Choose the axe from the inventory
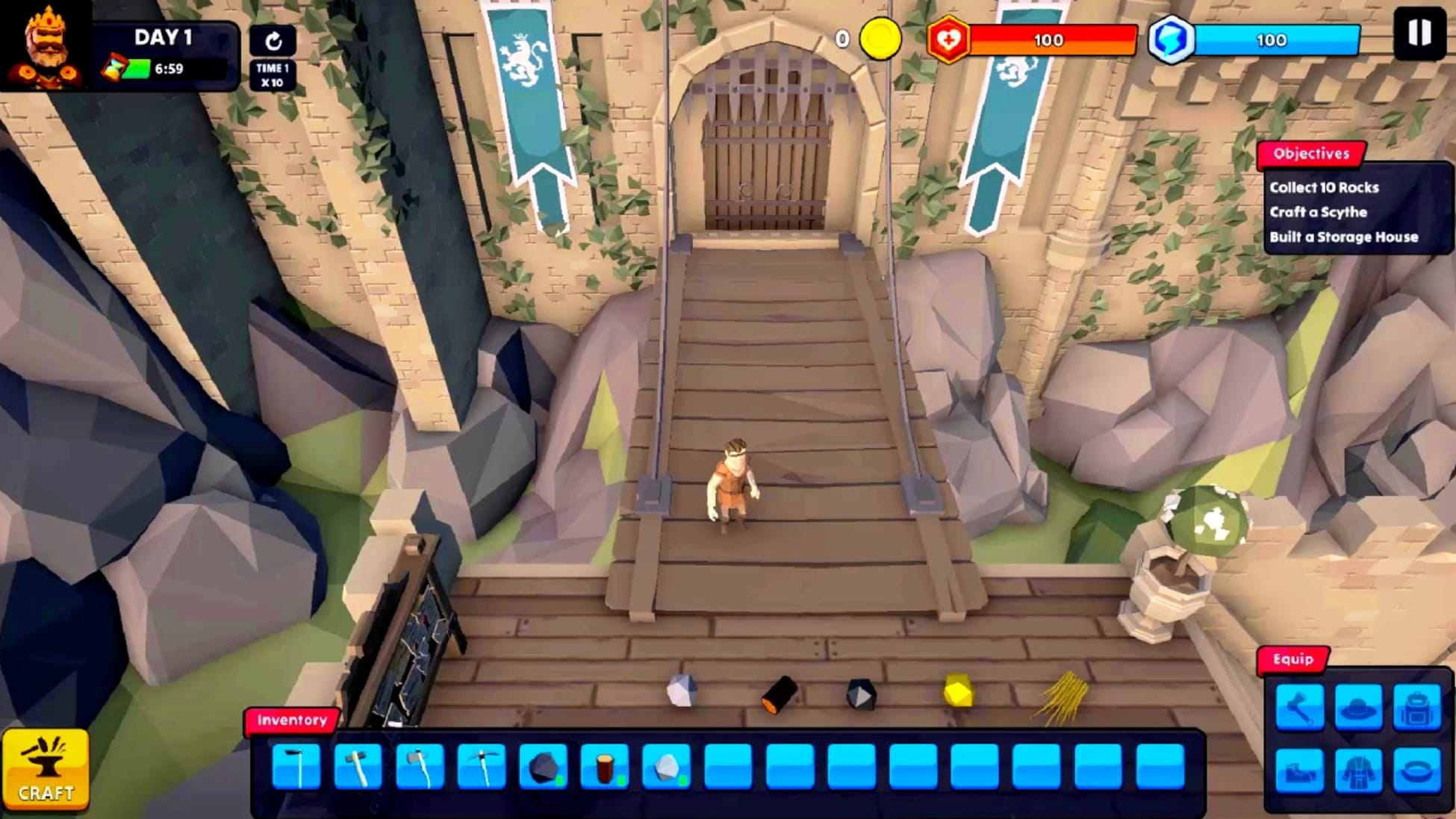This screenshot has height=819, width=1456. click(x=420, y=767)
